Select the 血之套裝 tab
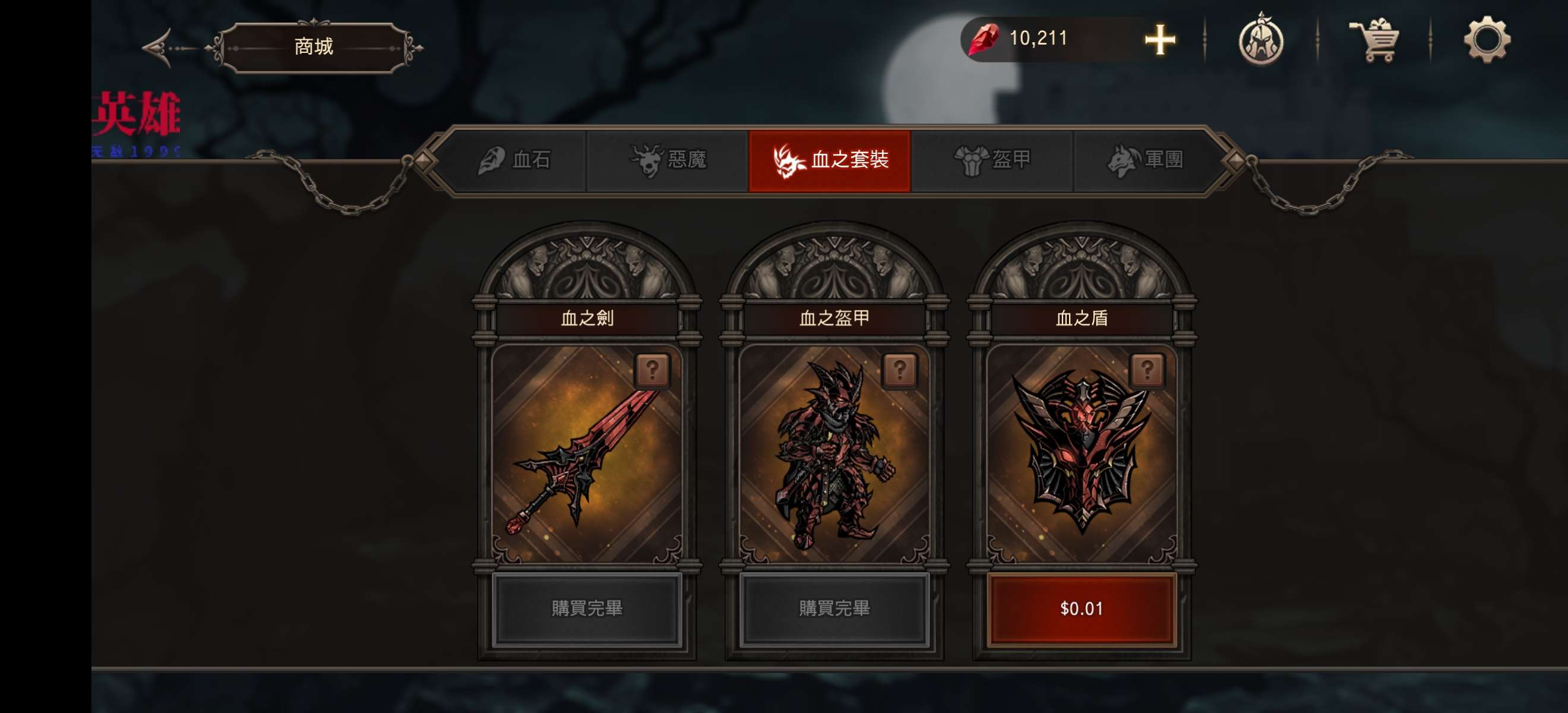Image resolution: width=1568 pixels, height=713 pixels. point(830,160)
